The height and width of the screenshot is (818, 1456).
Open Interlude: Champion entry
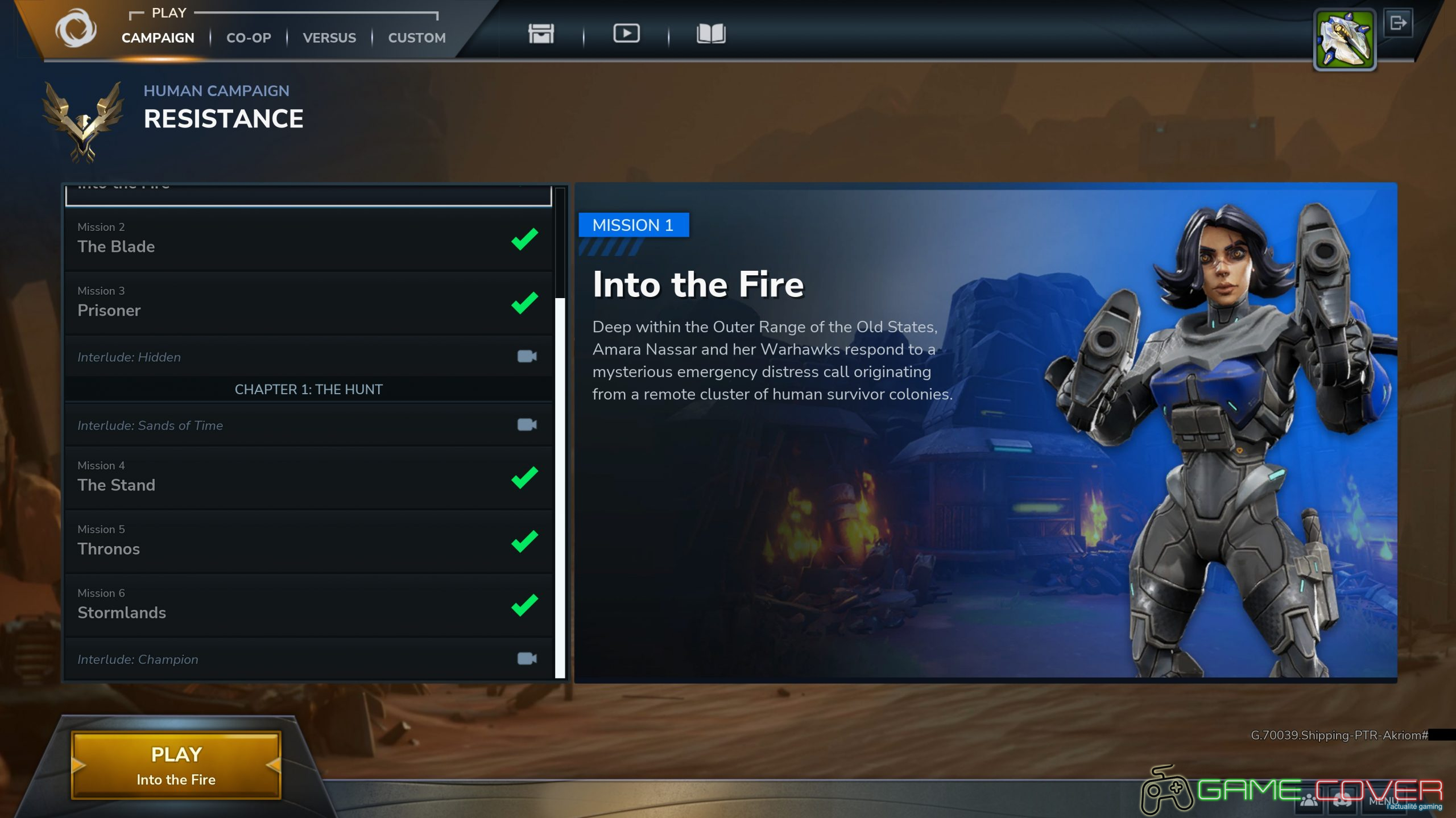coord(308,659)
